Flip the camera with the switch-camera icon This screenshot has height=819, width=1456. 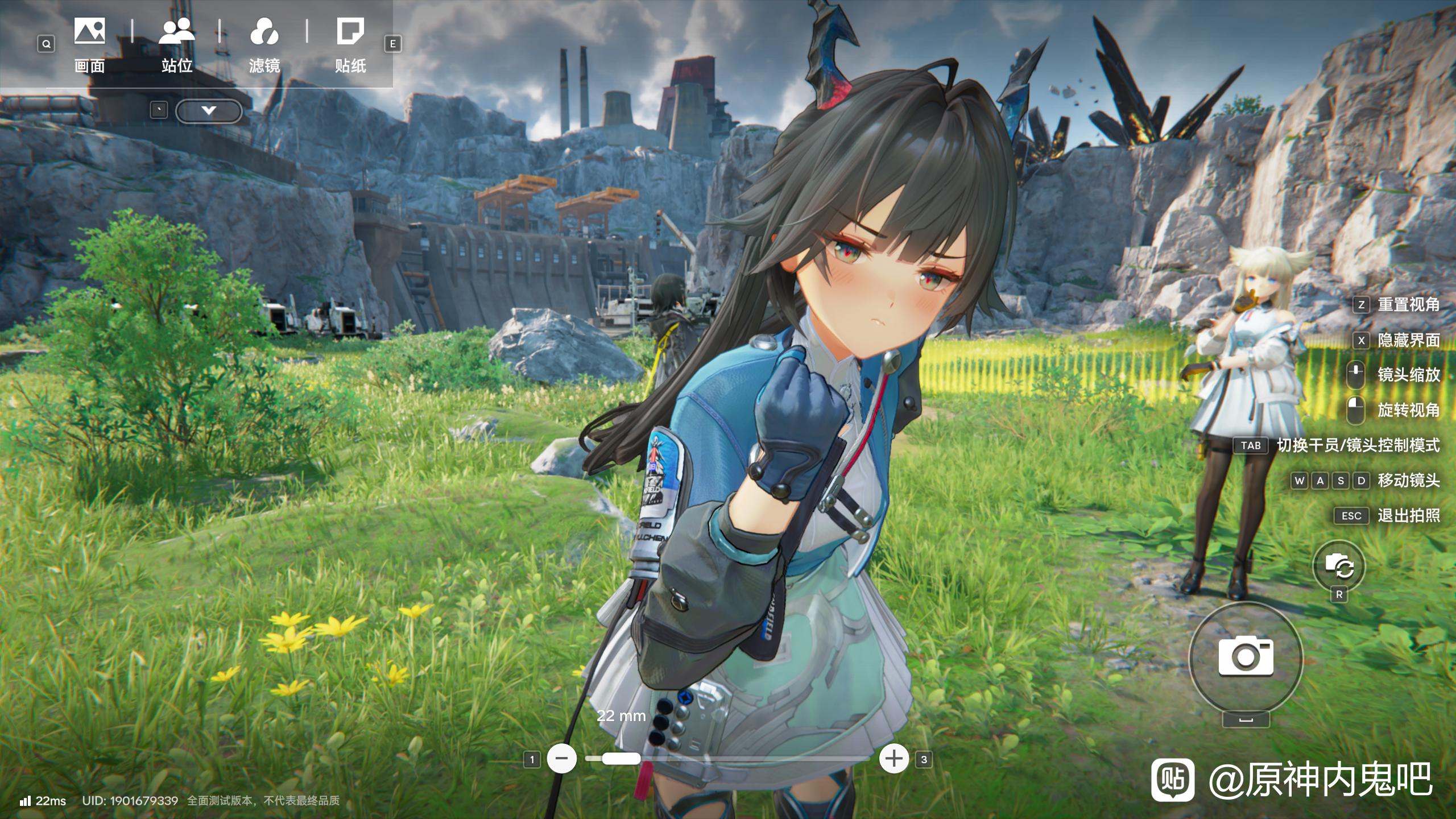click(x=1339, y=566)
